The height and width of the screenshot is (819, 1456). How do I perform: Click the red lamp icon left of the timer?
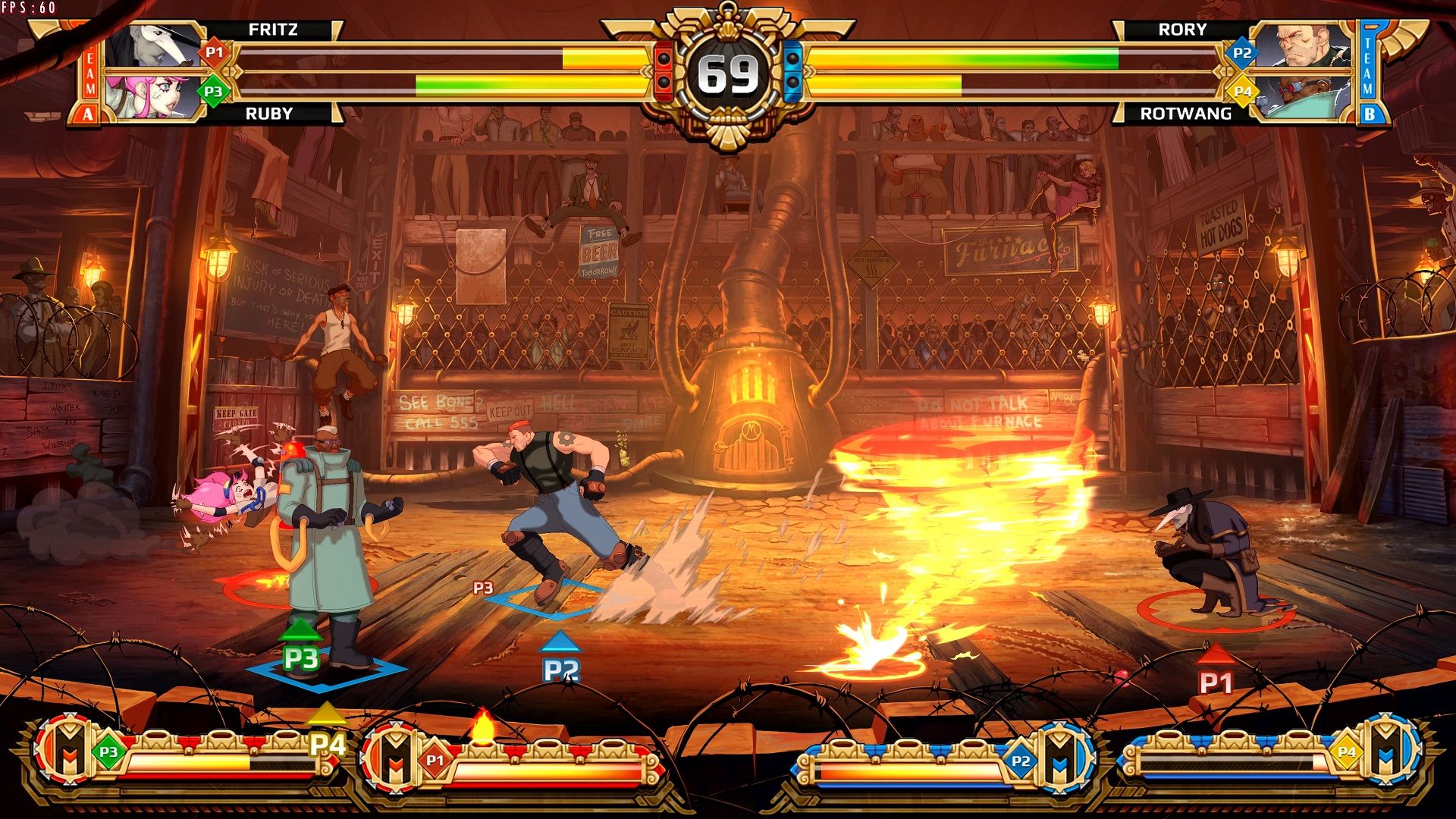point(665,68)
